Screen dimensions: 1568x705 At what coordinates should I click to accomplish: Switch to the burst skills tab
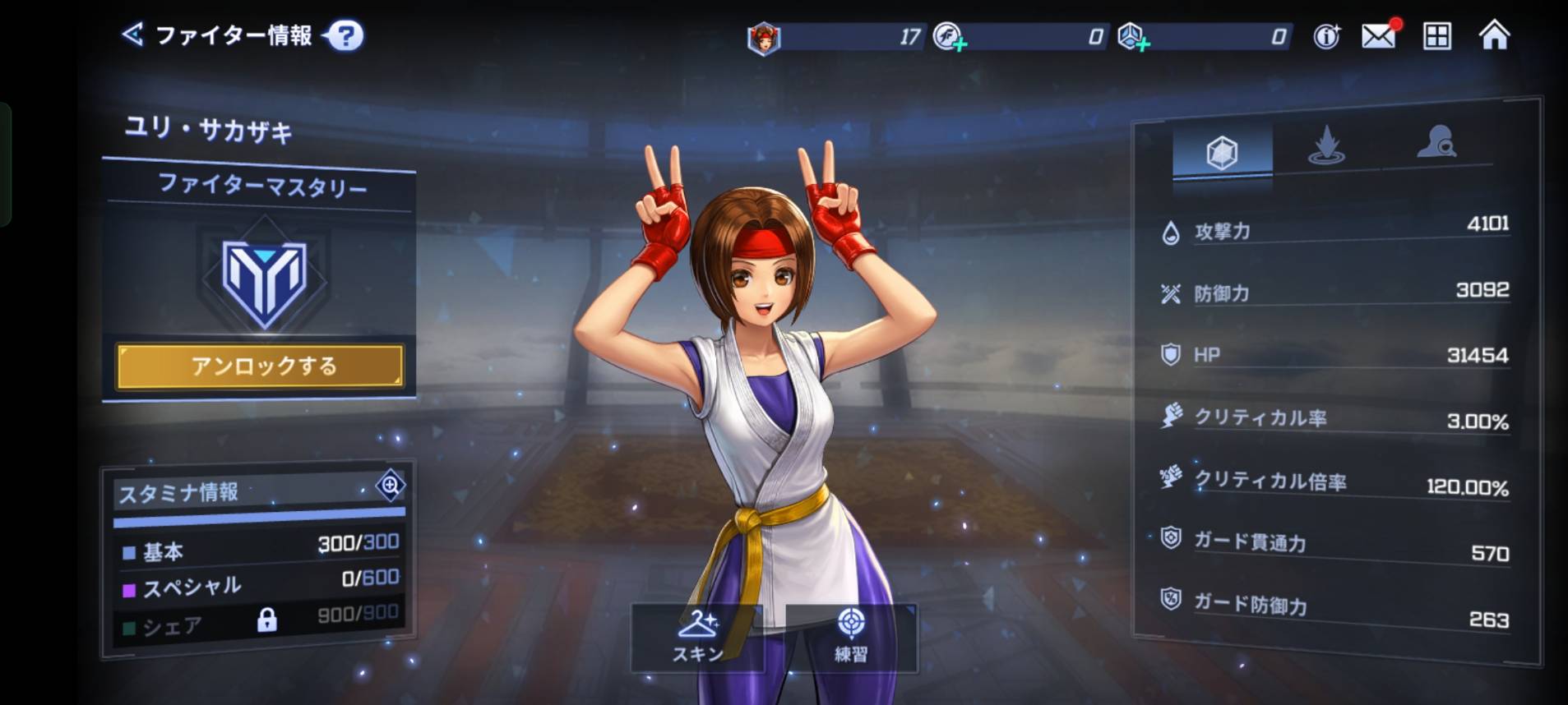(x=1326, y=147)
